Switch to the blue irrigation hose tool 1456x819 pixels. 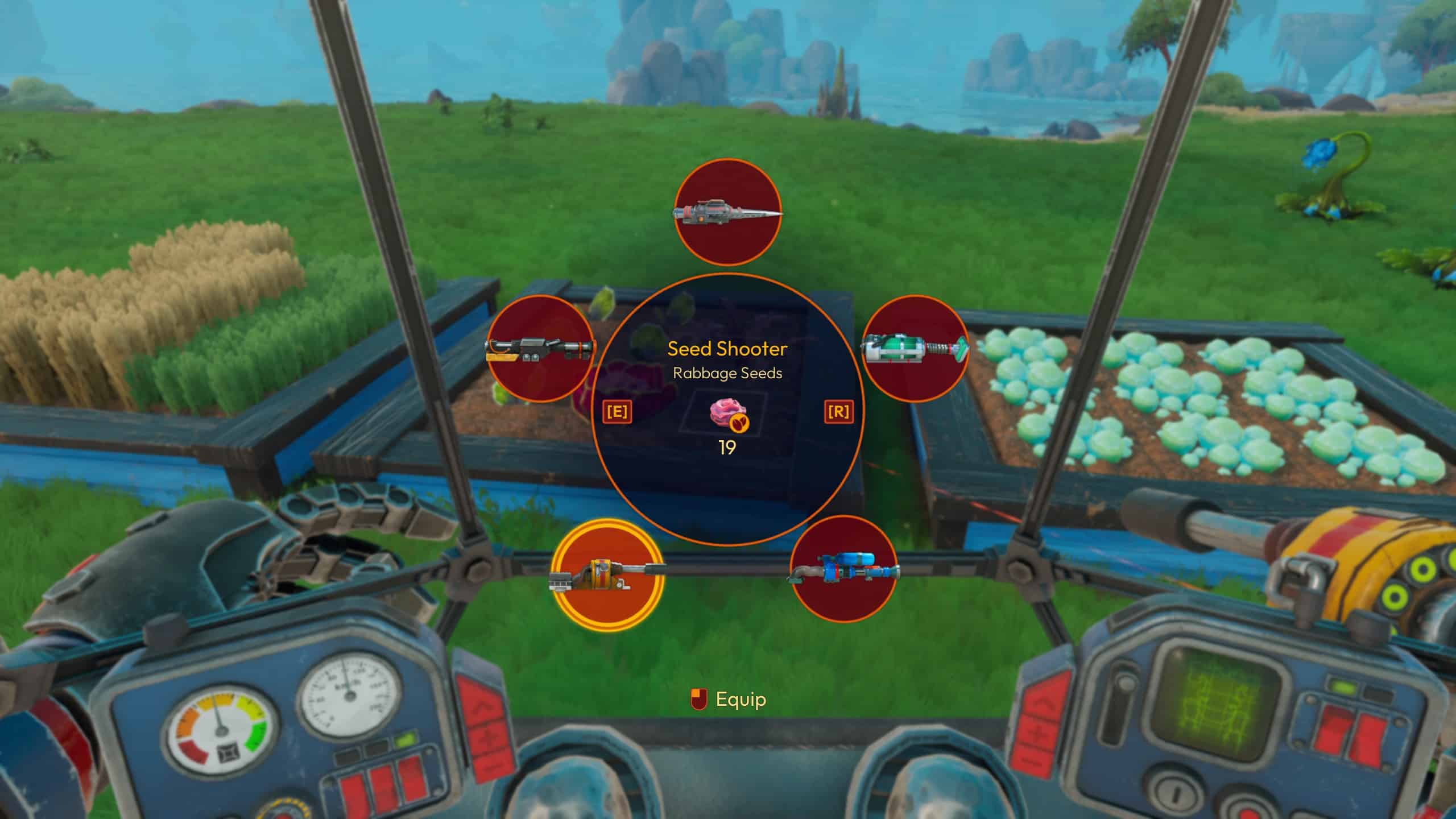[843, 569]
